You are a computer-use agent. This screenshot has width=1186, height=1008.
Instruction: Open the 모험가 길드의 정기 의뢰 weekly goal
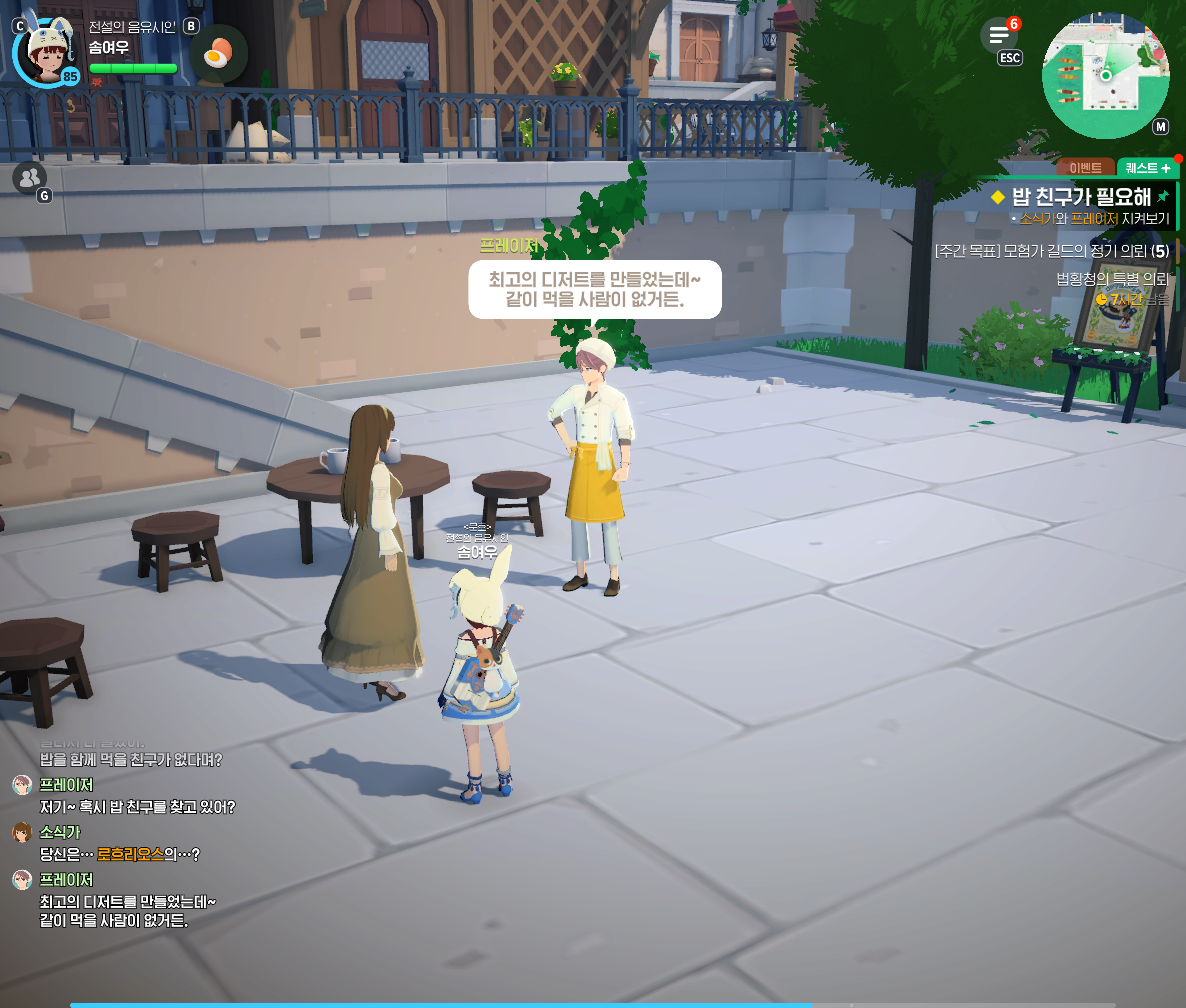tap(1050, 250)
